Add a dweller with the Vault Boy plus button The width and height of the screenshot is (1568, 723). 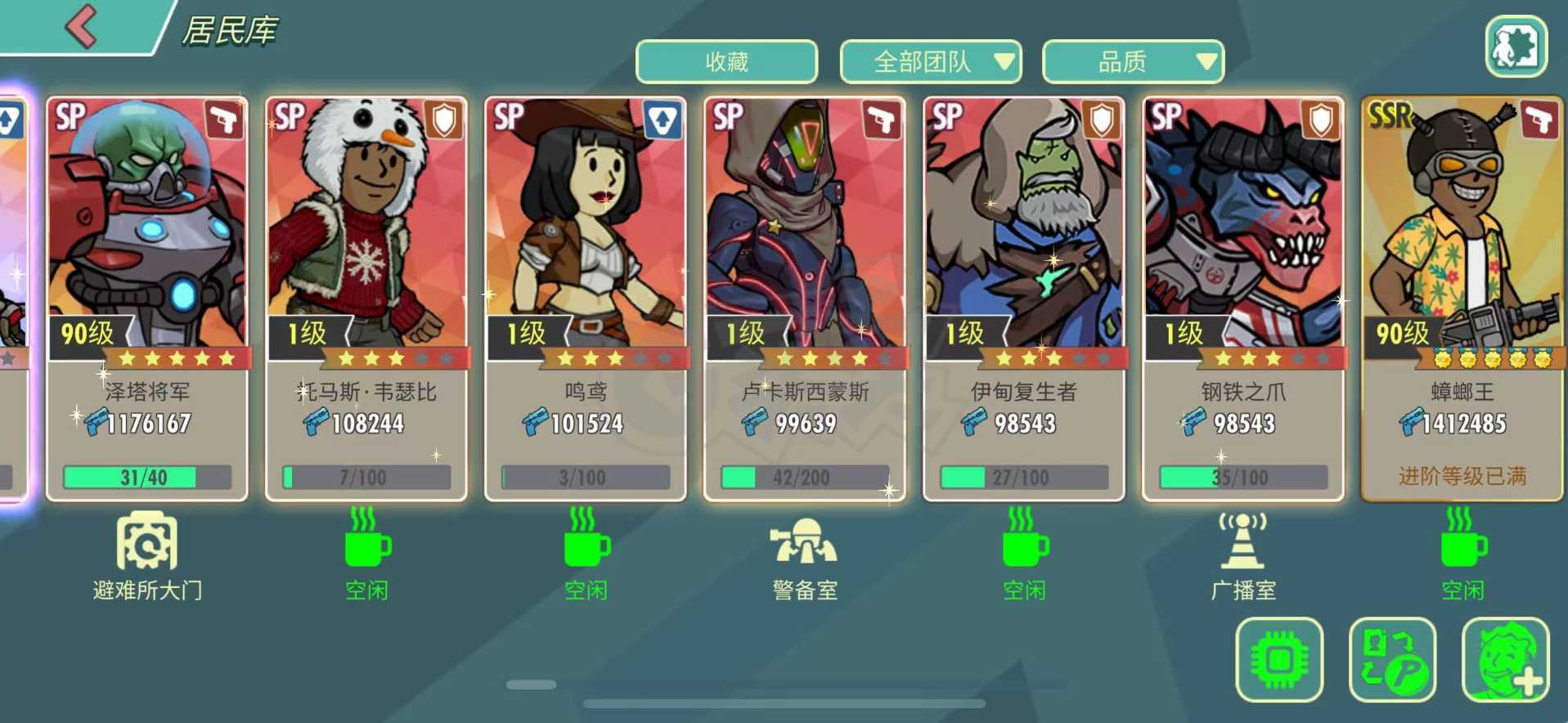[1505, 659]
